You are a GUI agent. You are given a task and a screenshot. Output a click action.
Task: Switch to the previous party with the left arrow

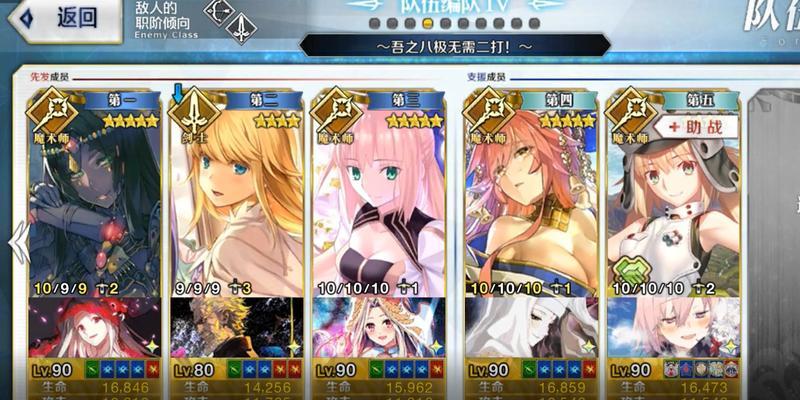16,242
